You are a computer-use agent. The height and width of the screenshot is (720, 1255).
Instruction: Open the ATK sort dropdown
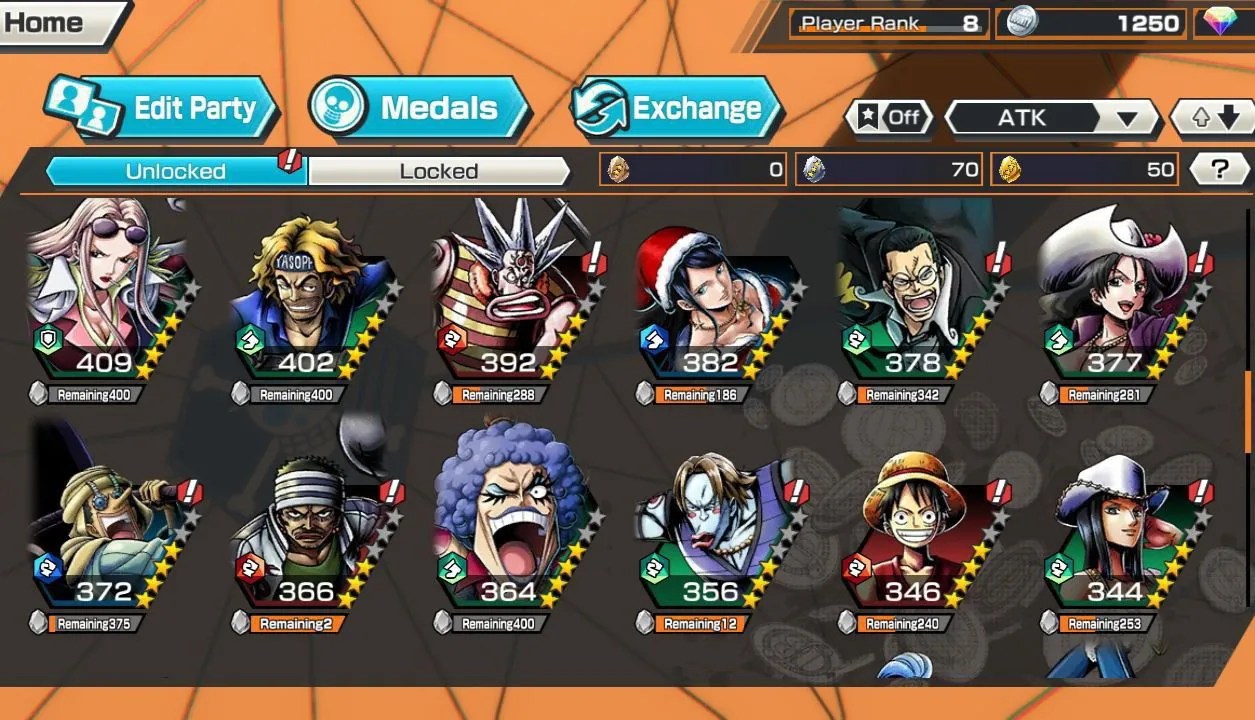click(1050, 118)
